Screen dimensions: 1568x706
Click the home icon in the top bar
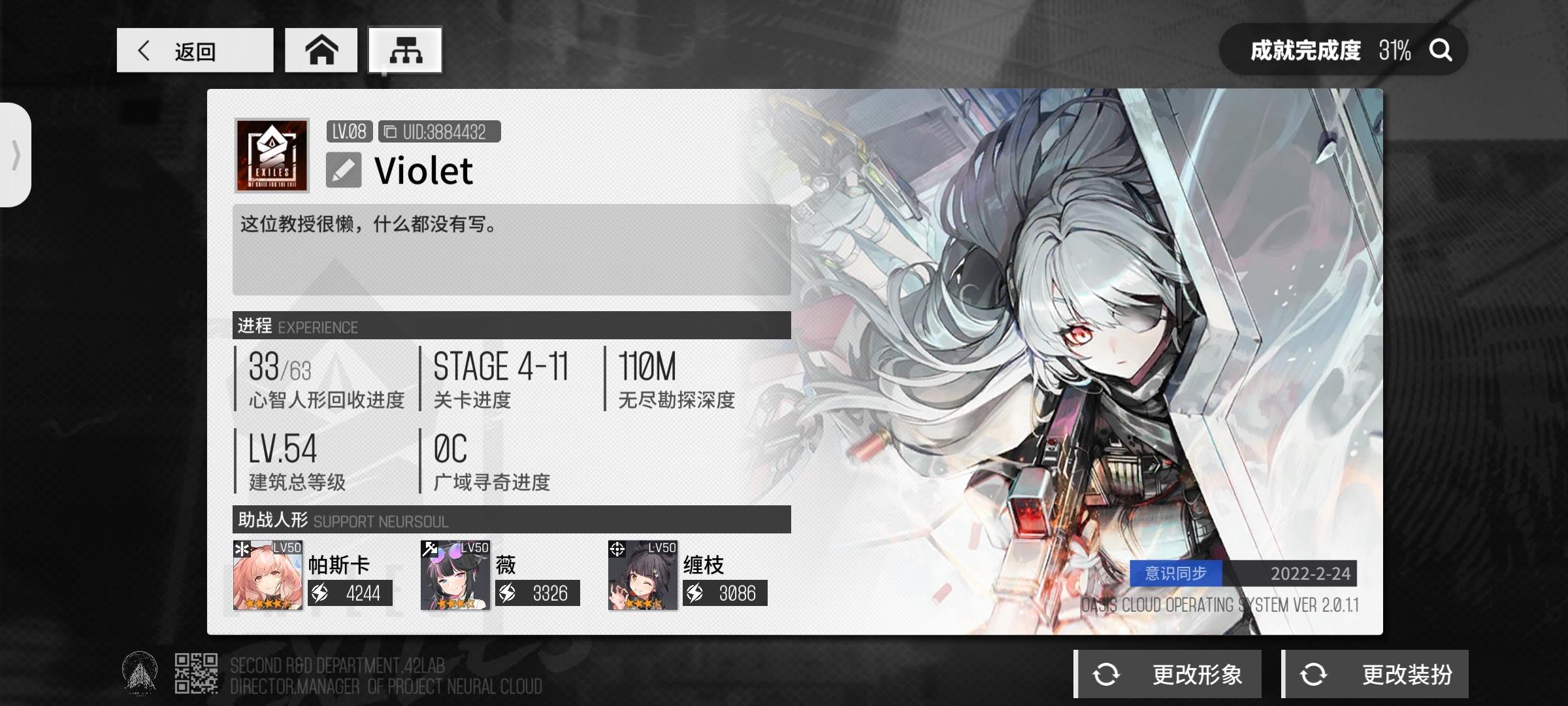pyautogui.click(x=321, y=50)
